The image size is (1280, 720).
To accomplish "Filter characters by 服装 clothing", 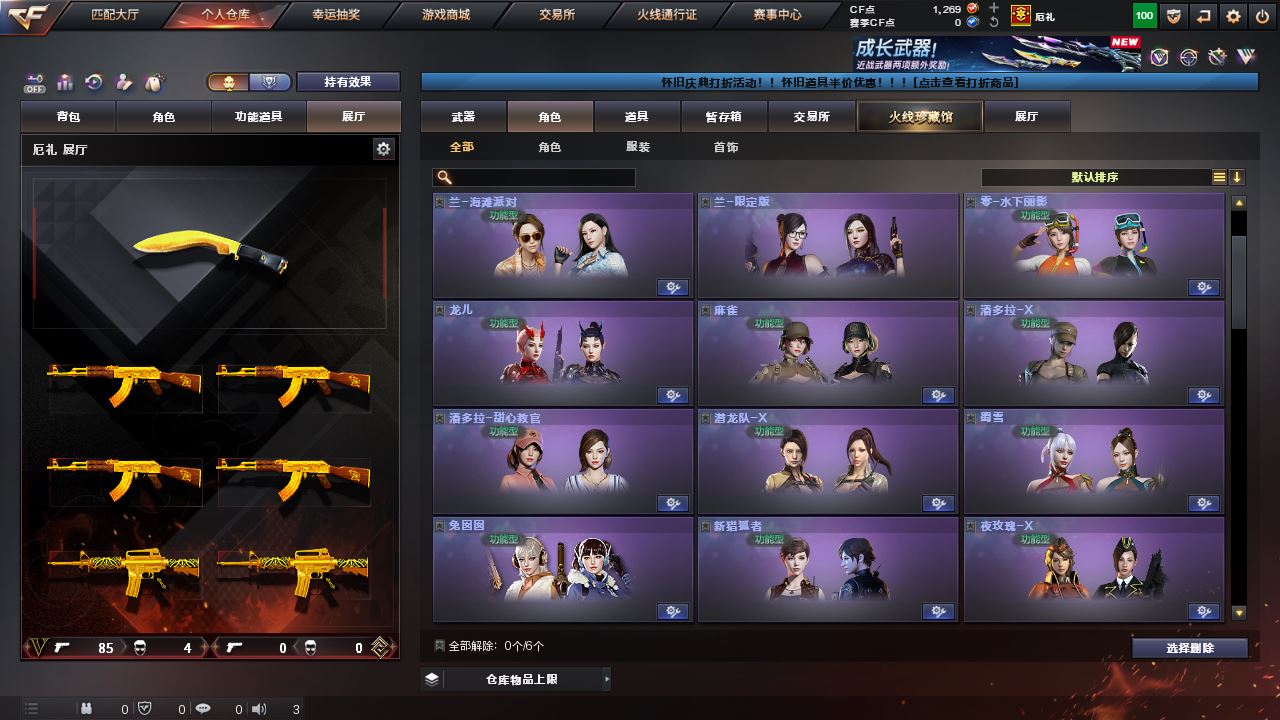I will tap(637, 147).
